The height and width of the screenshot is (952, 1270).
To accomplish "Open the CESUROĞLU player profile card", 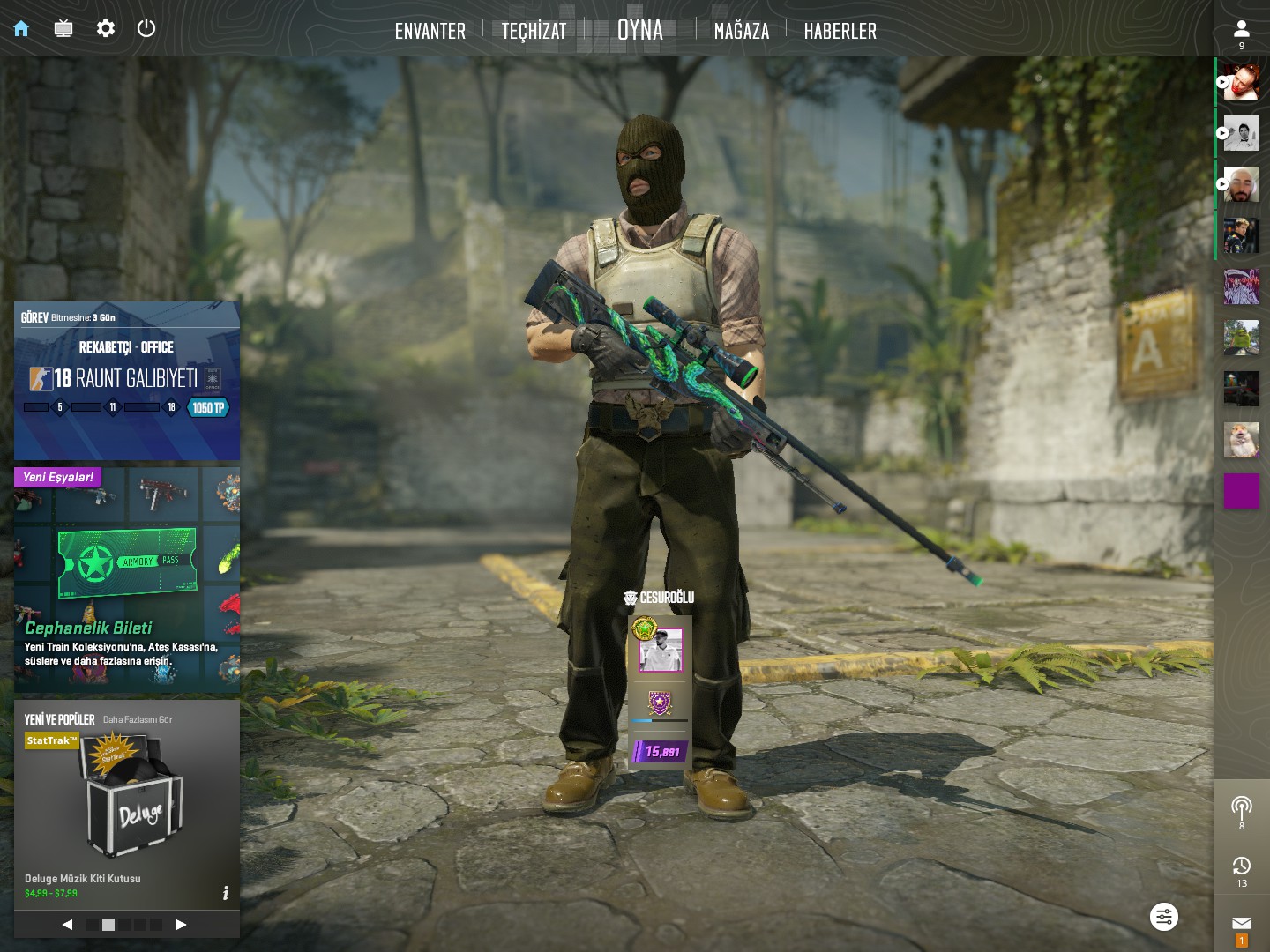I will point(660,681).
